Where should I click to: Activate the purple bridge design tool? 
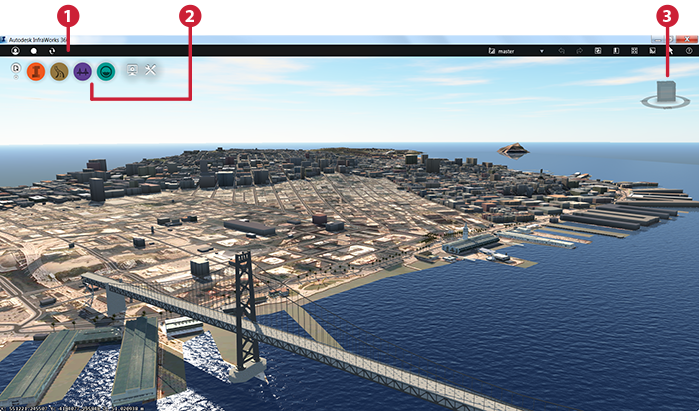coord(82,71)
